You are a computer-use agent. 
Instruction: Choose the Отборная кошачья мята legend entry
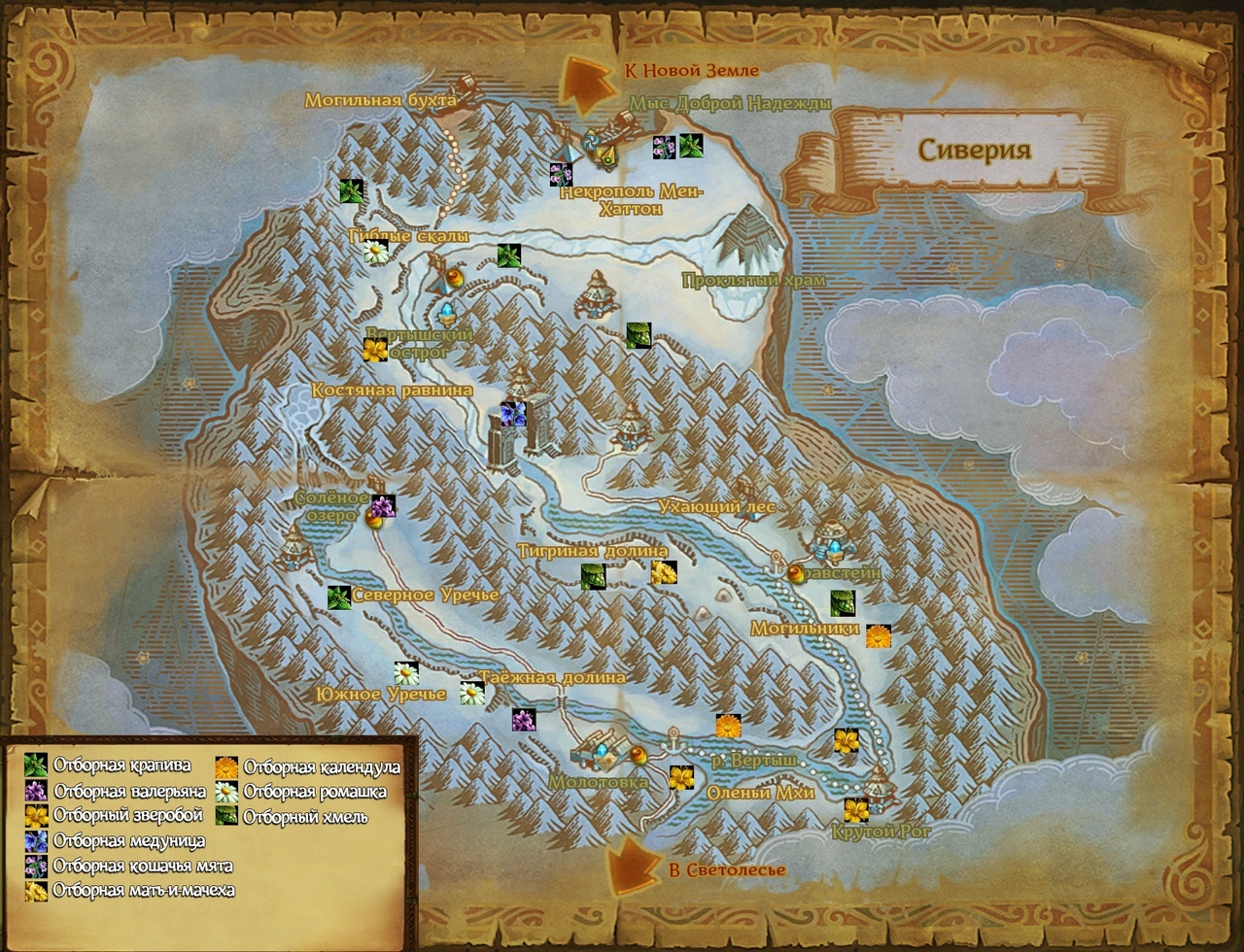(36, 866)
